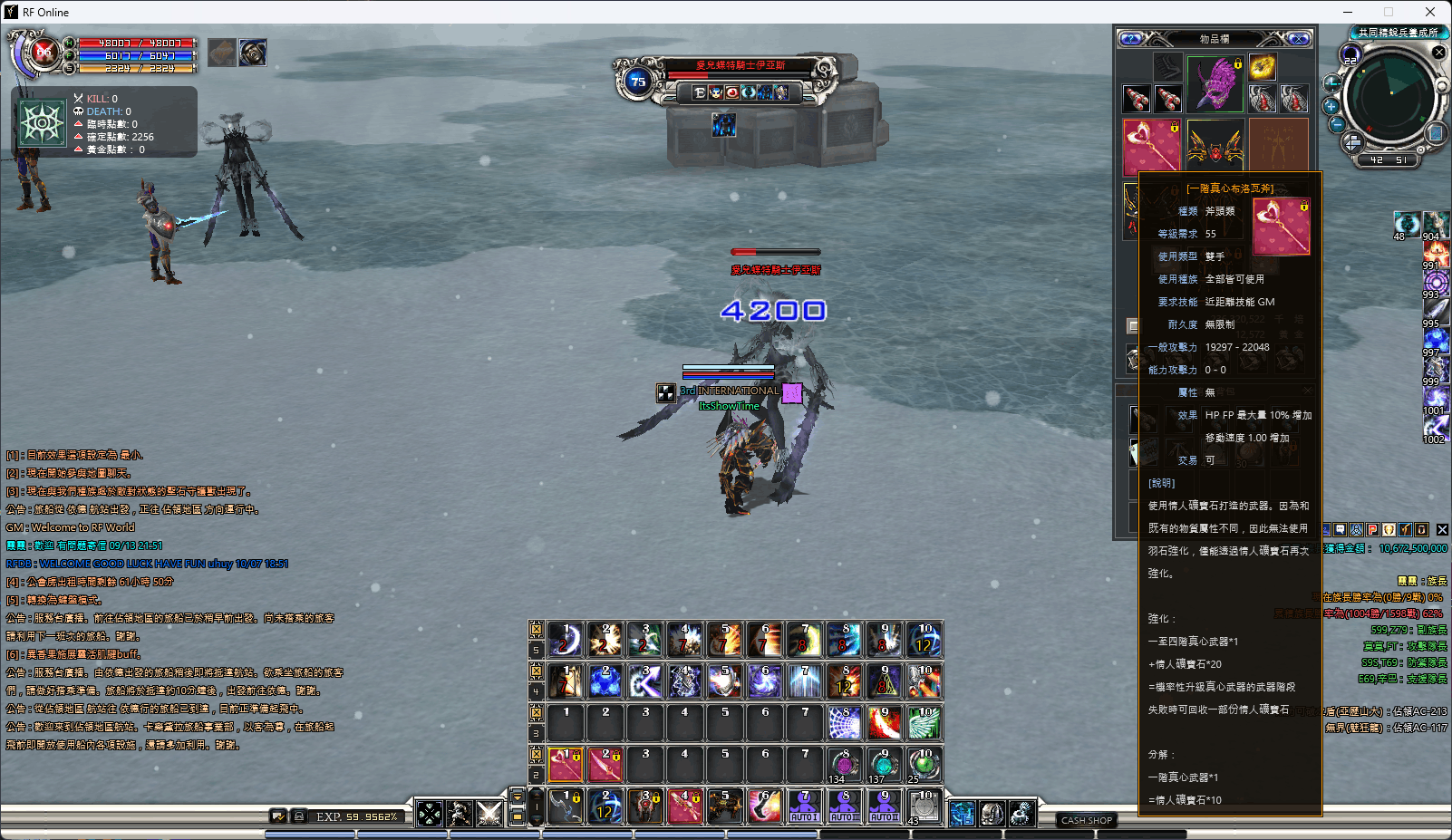The height and width of the screenshot is (840, 1452).
Task: Open the inventory help button
Action: point(1130,39)
